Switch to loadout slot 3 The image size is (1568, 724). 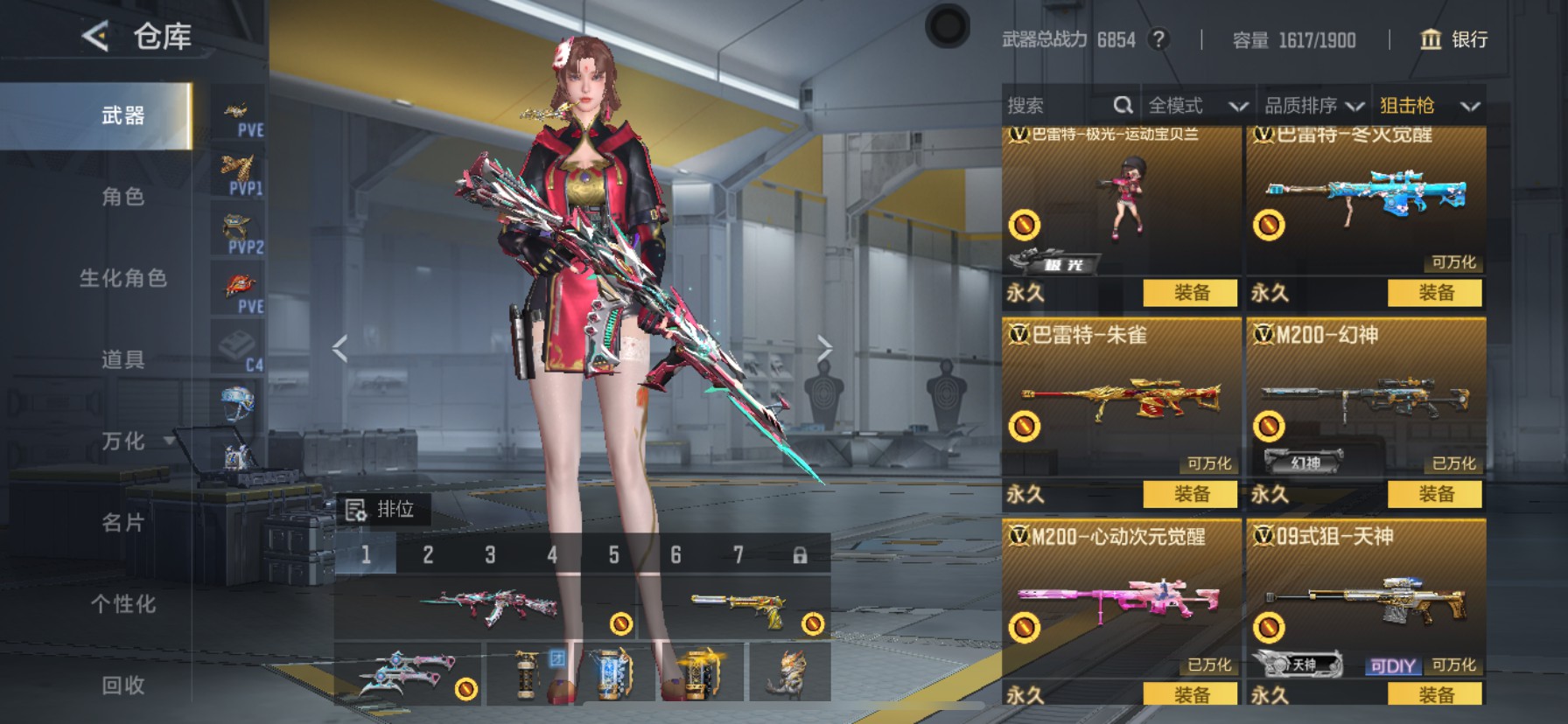click(x=490, y=555)
